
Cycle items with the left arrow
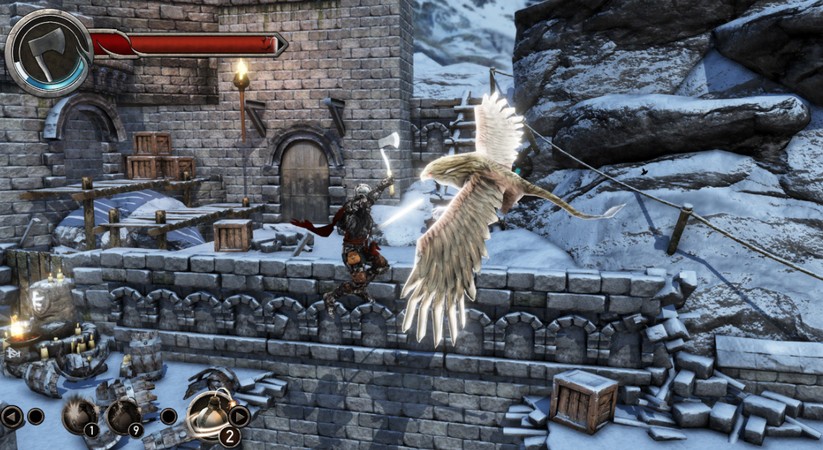tap(11, 416)
